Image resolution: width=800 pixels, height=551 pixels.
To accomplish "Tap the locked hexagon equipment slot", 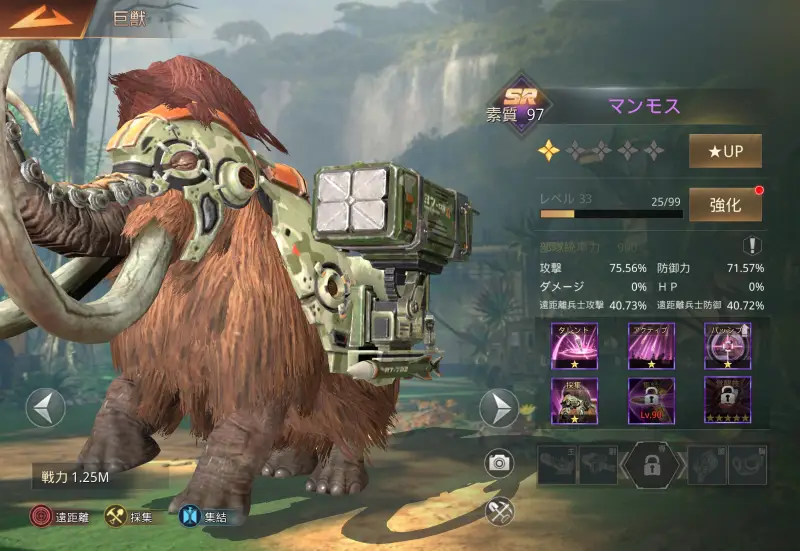I will coord(652,466).
